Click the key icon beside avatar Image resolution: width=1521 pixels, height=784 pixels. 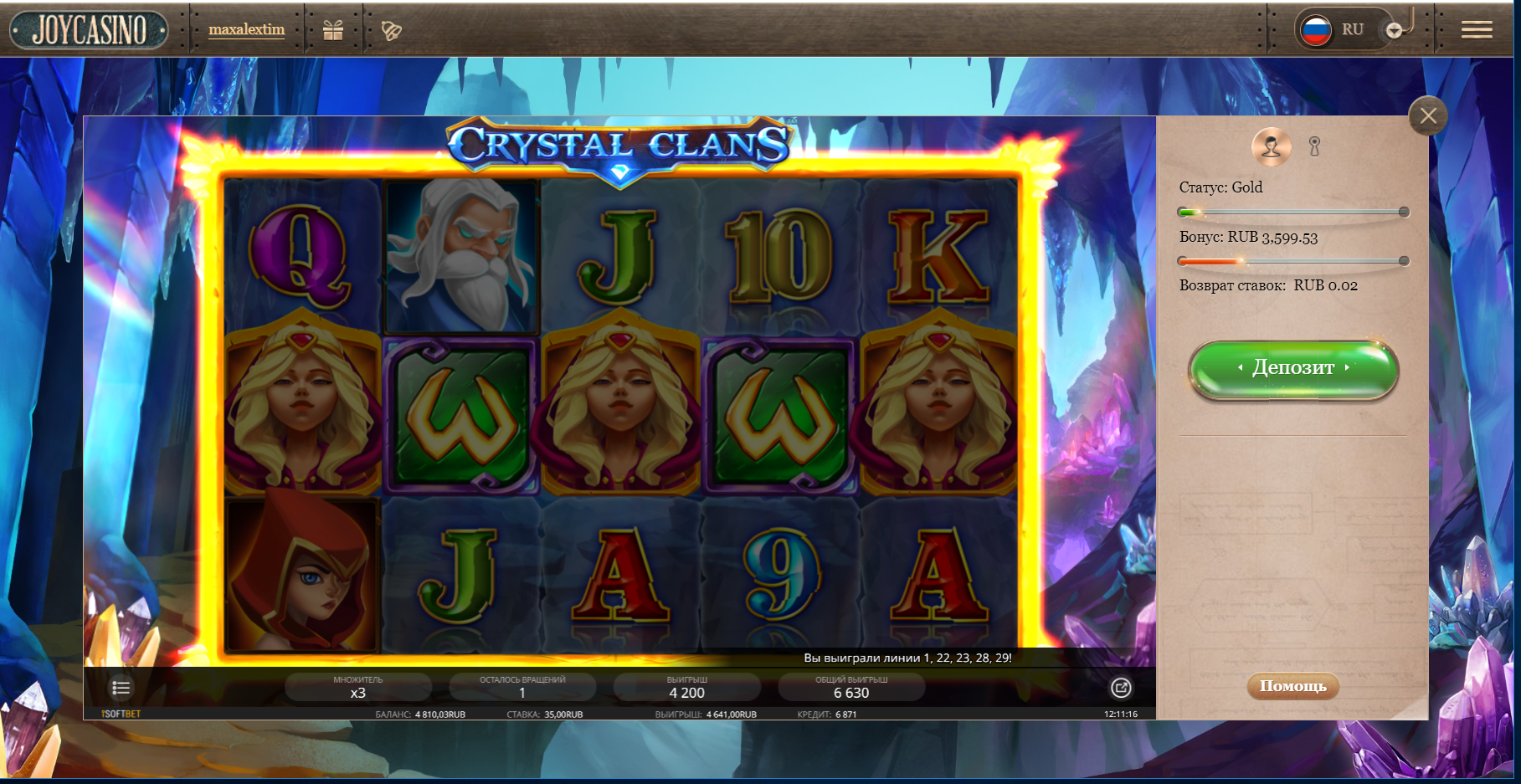pos(1314,147)
